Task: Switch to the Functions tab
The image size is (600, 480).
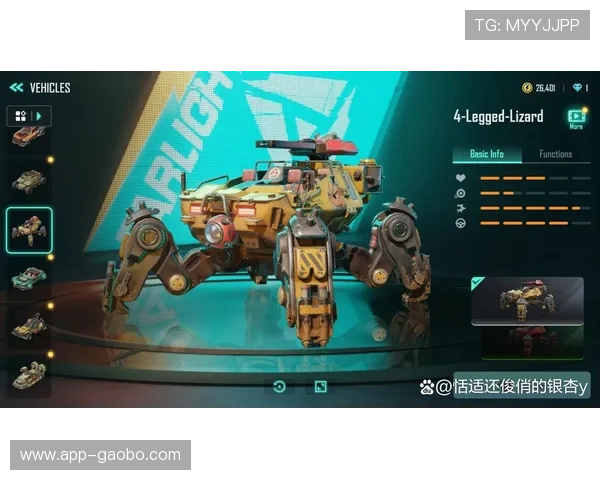Action: (x=555, y=154)
